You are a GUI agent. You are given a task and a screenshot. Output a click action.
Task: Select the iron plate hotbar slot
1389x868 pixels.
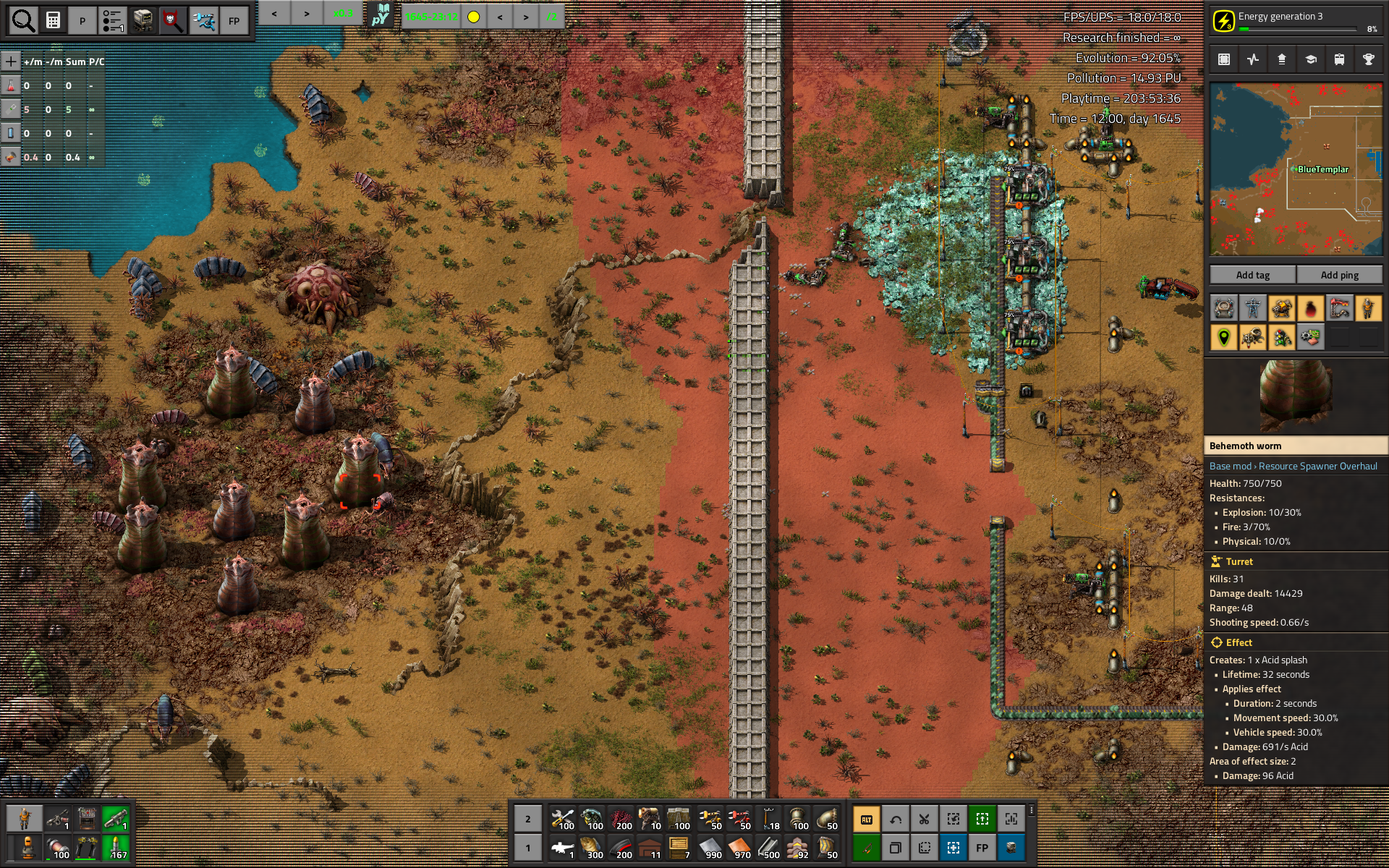click(710, 848)
